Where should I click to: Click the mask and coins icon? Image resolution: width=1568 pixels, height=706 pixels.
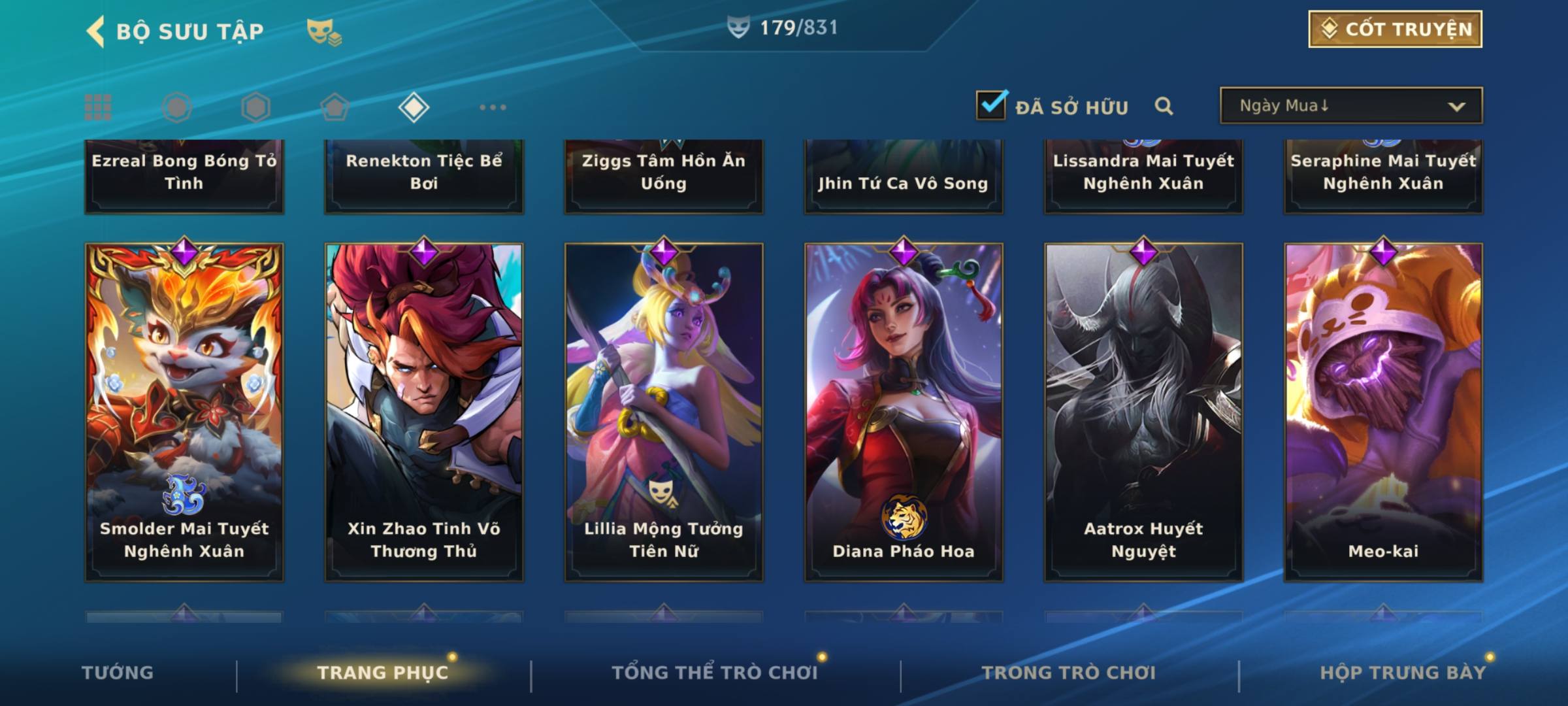(324, 31)
